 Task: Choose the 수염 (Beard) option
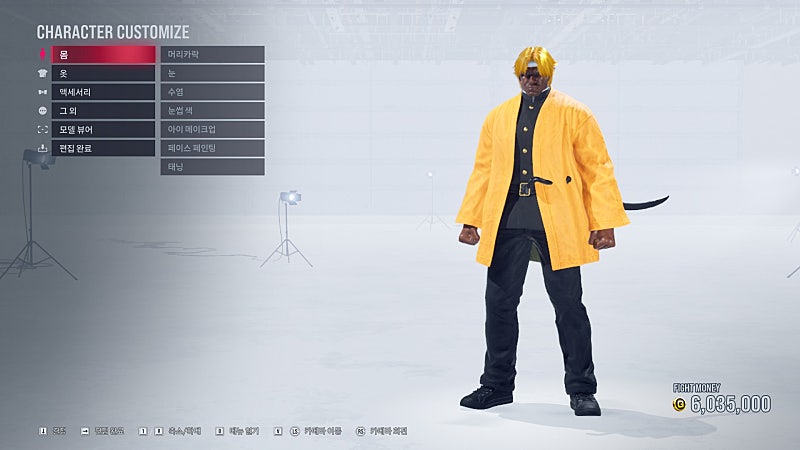tap(212, 92)
